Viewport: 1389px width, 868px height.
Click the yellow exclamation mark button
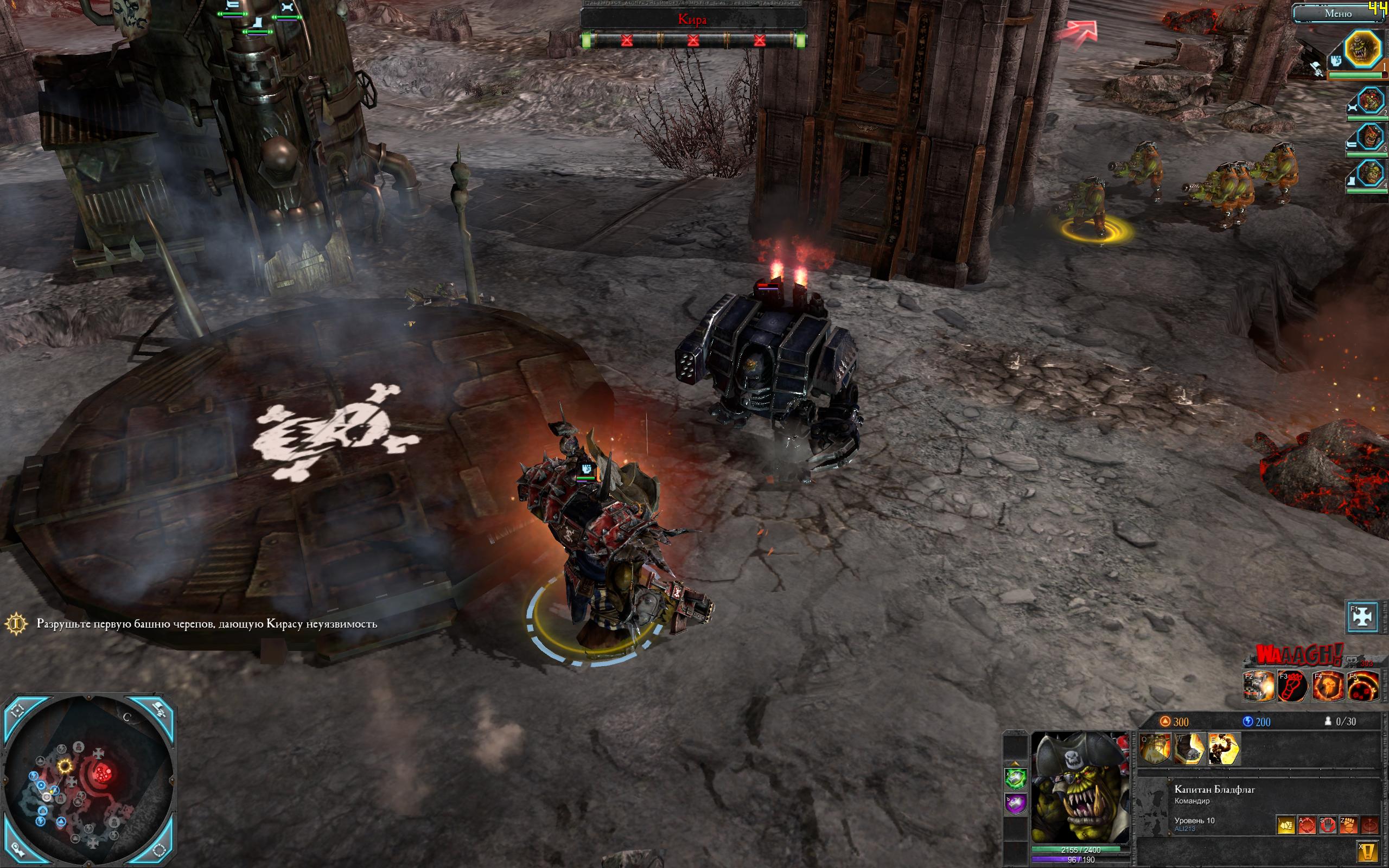(x=1368, y=851)
